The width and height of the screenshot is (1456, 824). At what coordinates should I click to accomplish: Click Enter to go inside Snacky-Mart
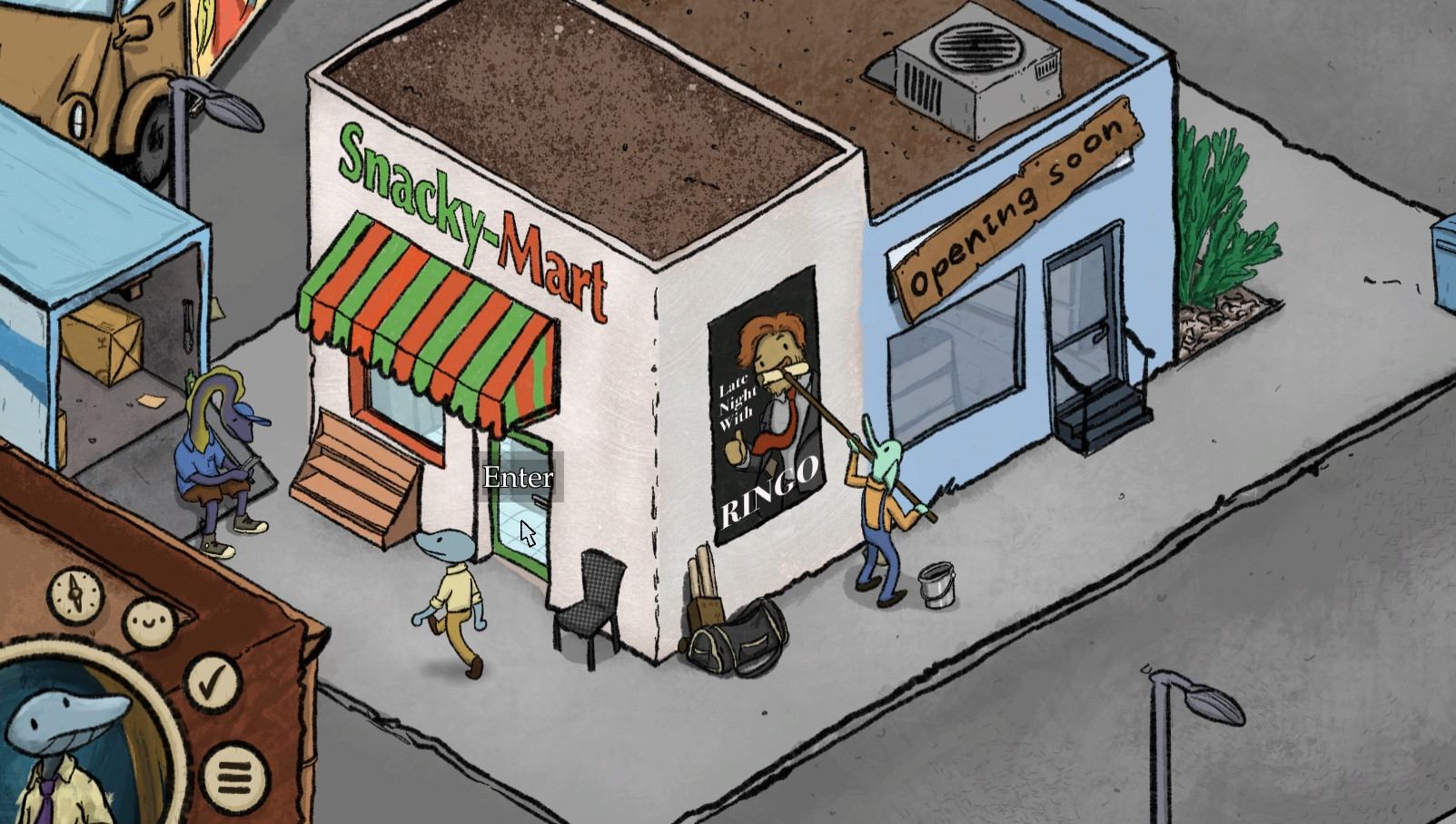[x=518, y=476]
